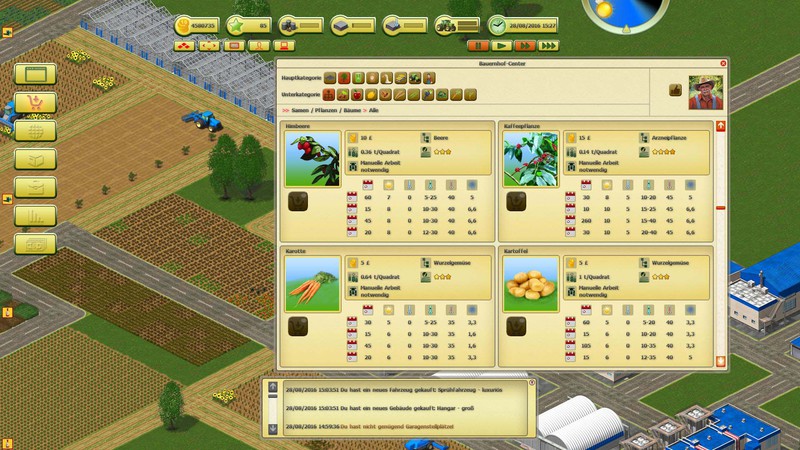This screenshot has height=450, width=800.
Task: Set game speed to fast forward
Action: (x=525, y=45)
